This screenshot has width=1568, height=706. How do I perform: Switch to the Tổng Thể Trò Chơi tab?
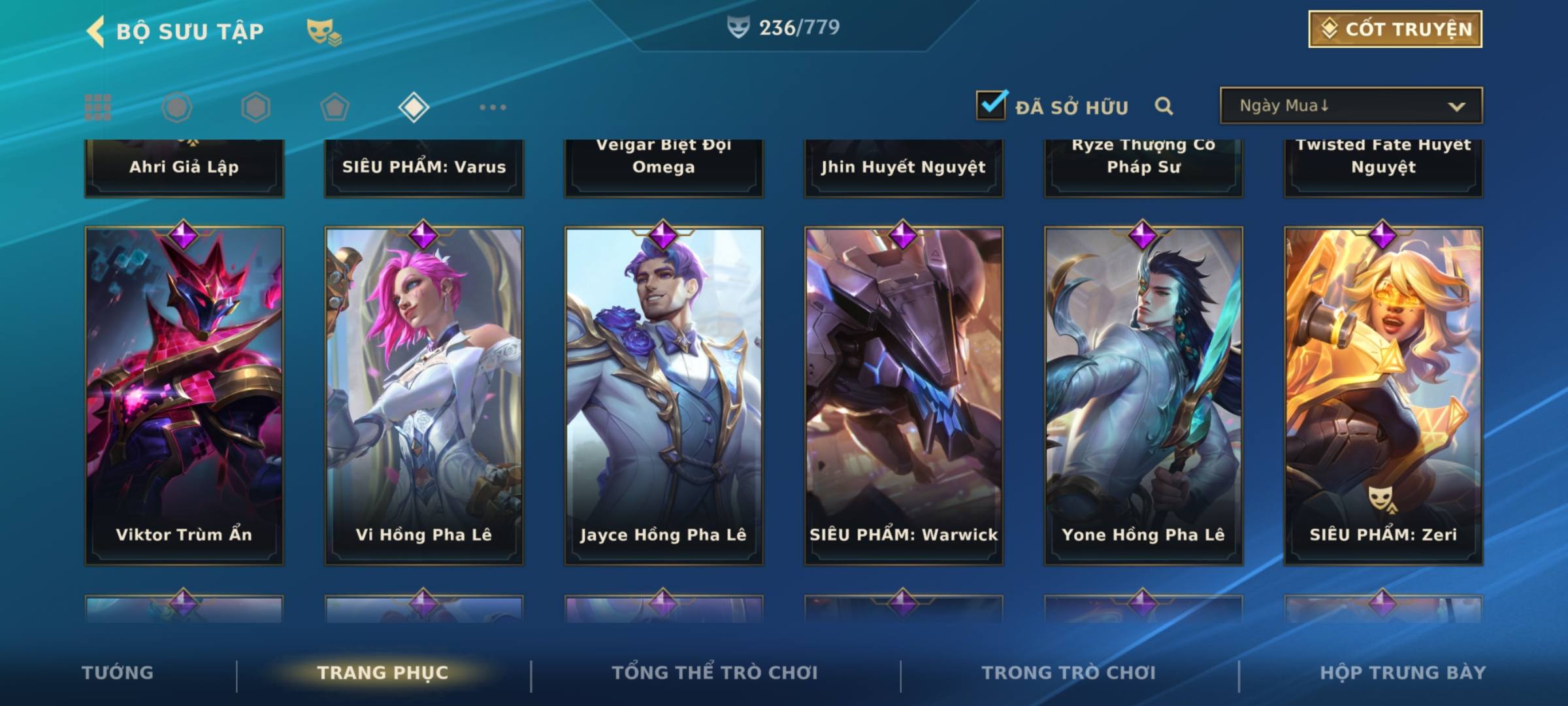pyautogui.click(x=715, y=673)
